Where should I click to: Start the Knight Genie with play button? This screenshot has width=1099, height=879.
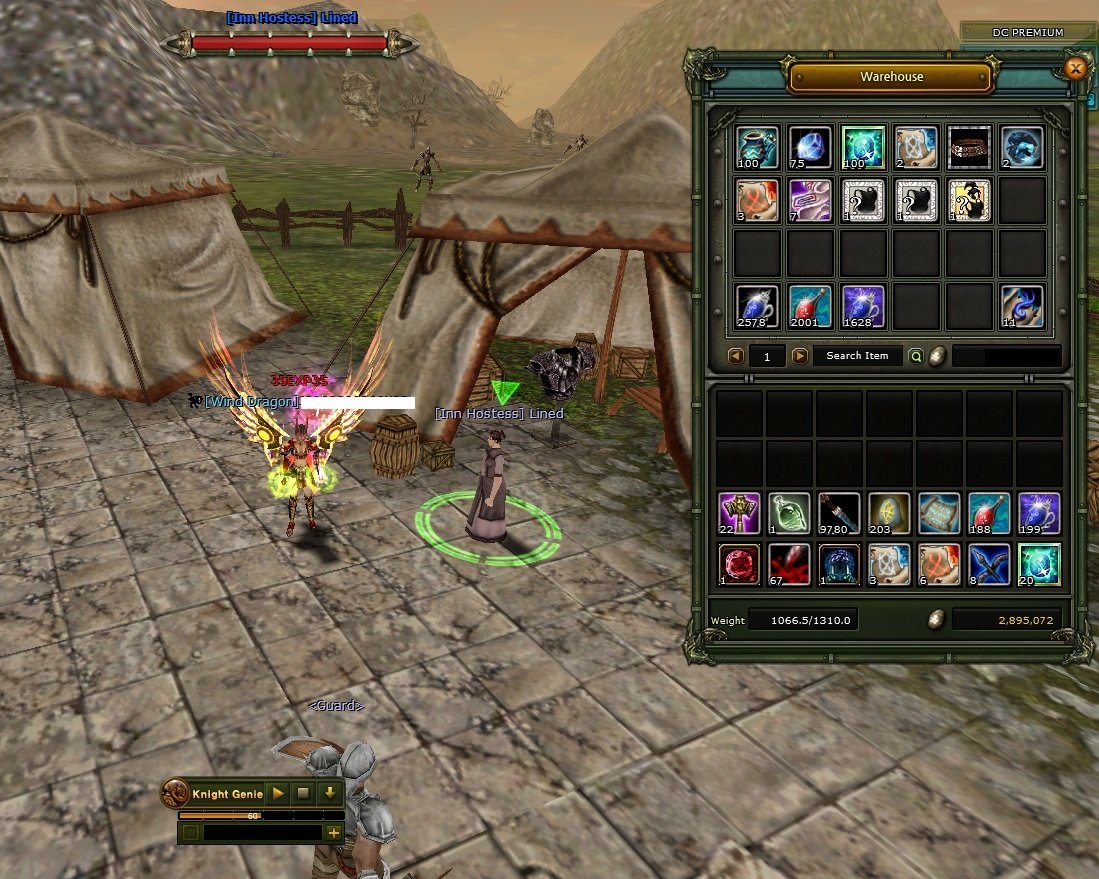pos(278,794)
